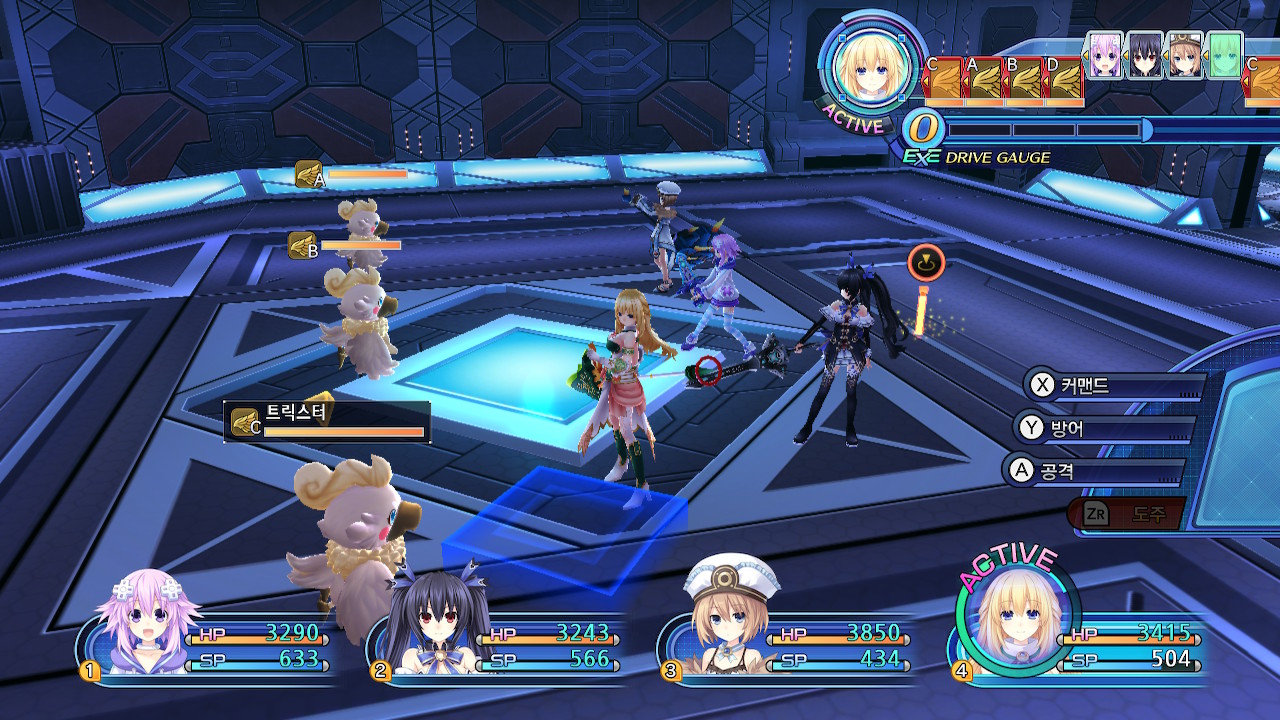Viewport: 1280px width, 720px height.
Task: Click the orange exclamation marker above the enemy
Action: [926, 262]
